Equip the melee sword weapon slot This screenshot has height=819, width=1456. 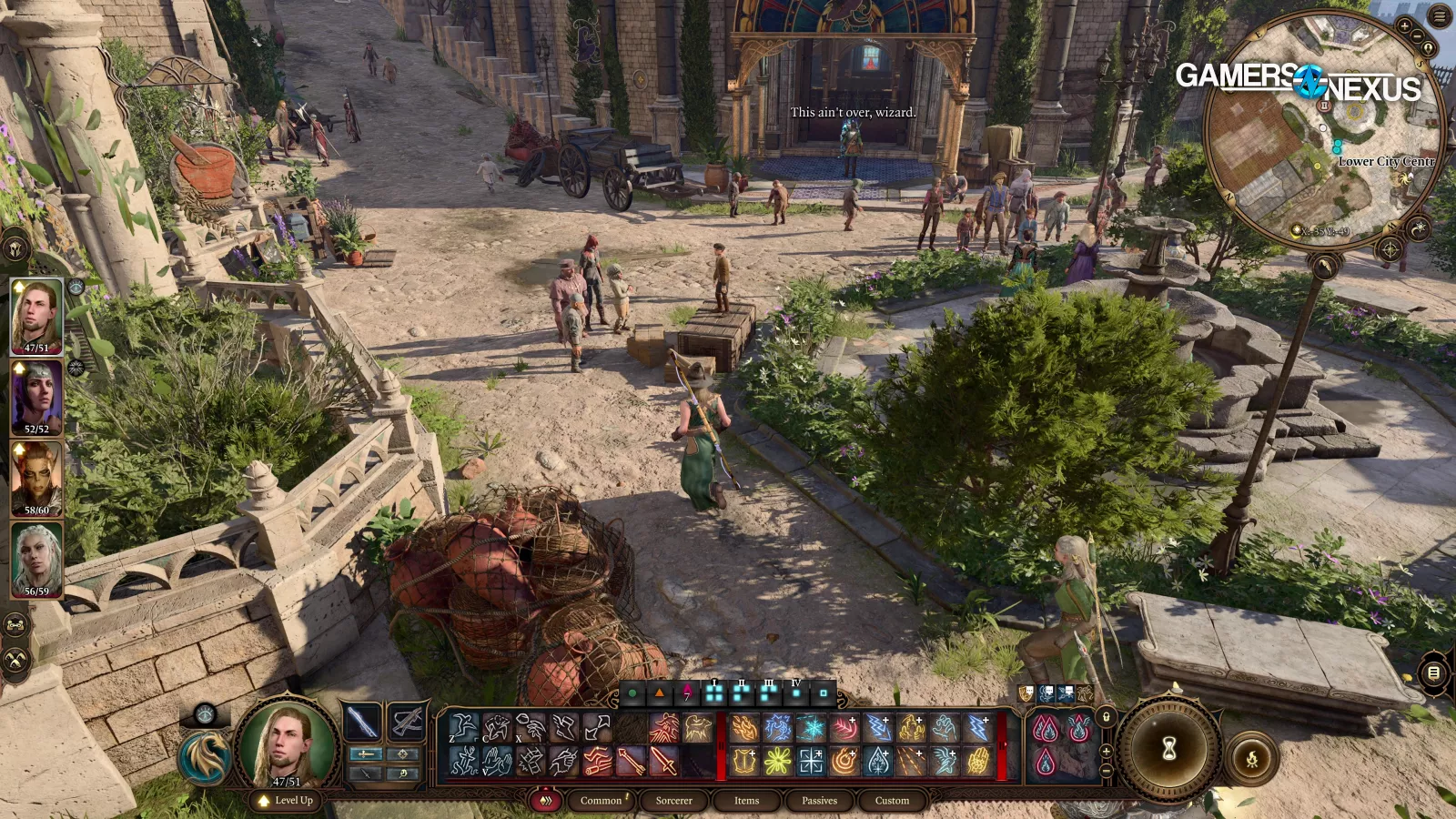362,723
